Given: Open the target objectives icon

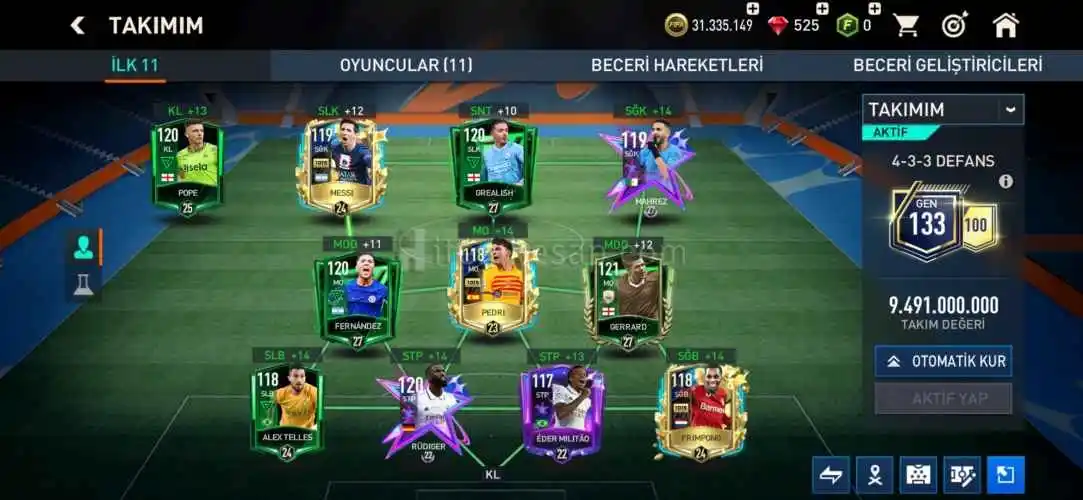Looking at the screenshot, I should (x=955, y=25).
